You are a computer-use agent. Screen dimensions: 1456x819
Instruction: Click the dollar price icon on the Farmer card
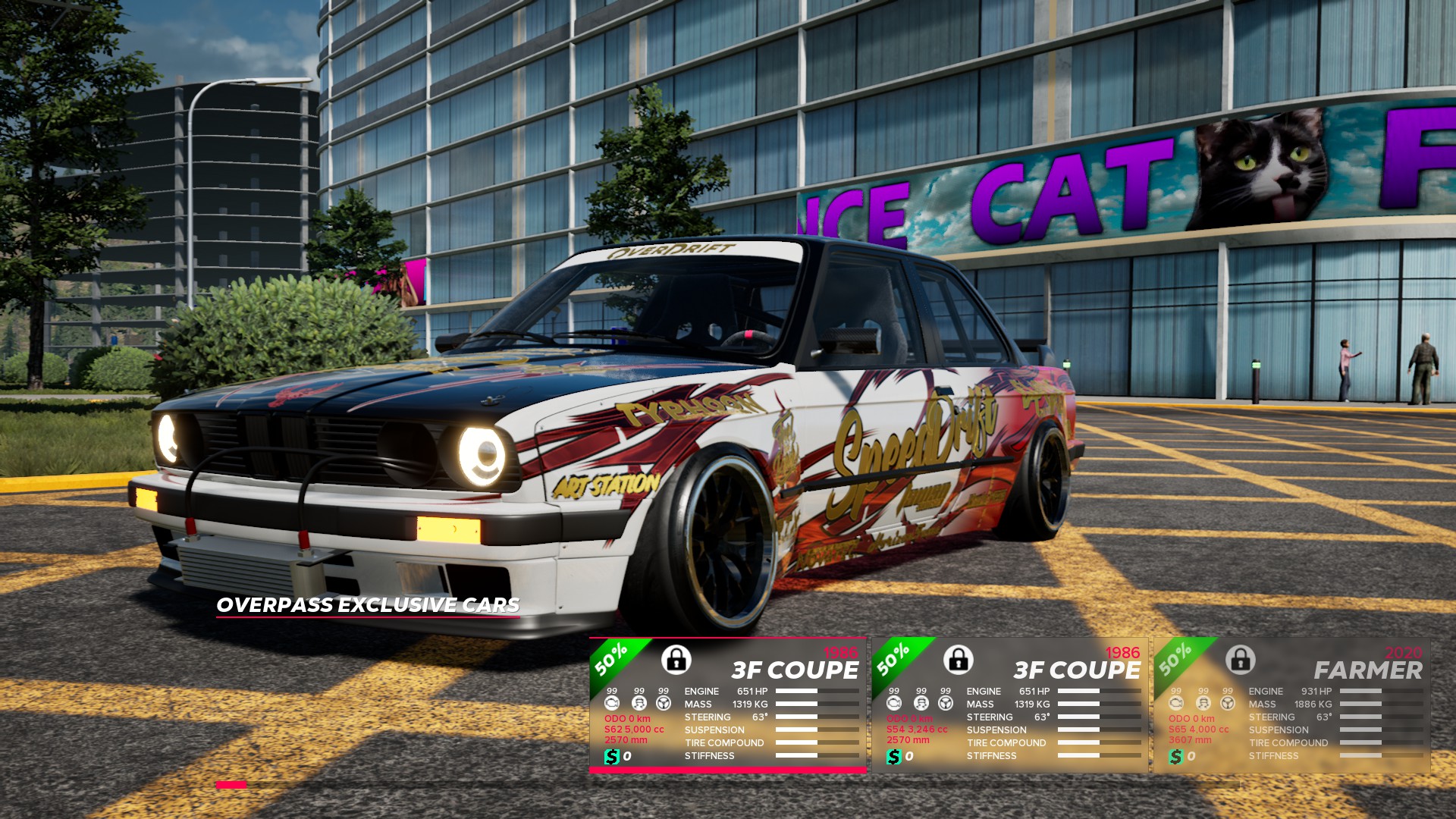point(1175,757)
